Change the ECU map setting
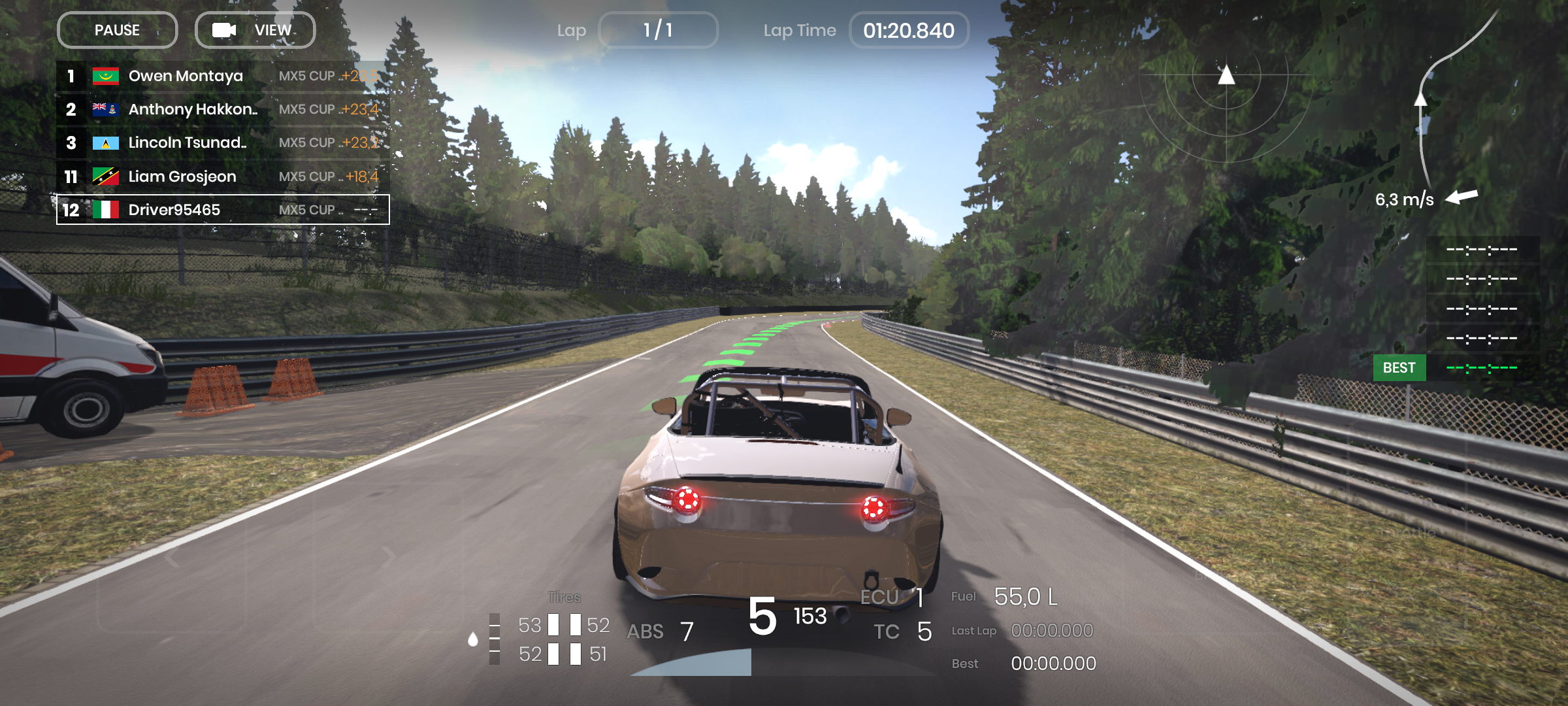Image resolution: width=1568 pixels, height=706 pixels. [892, 597]
